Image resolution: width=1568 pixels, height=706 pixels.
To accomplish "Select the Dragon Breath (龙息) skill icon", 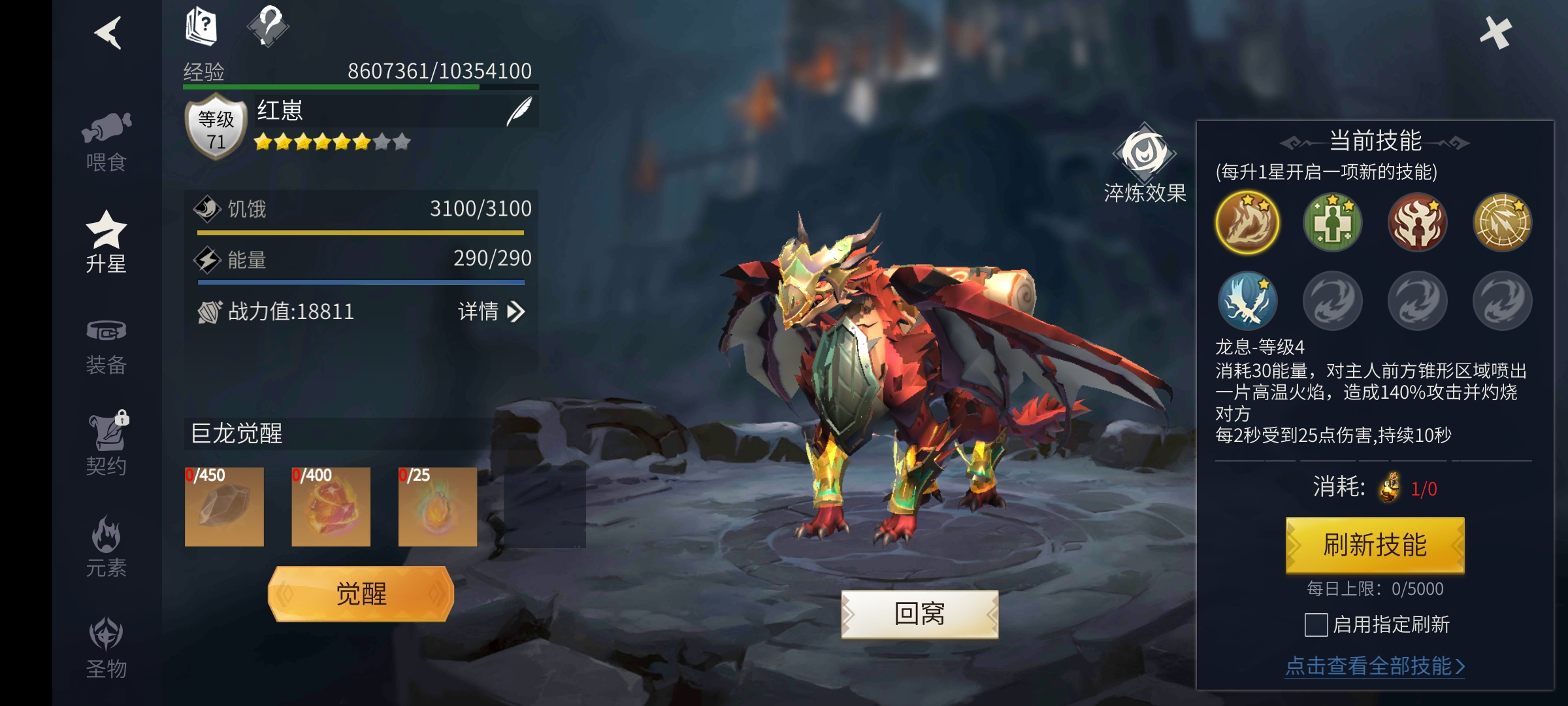I will 1247,223.
